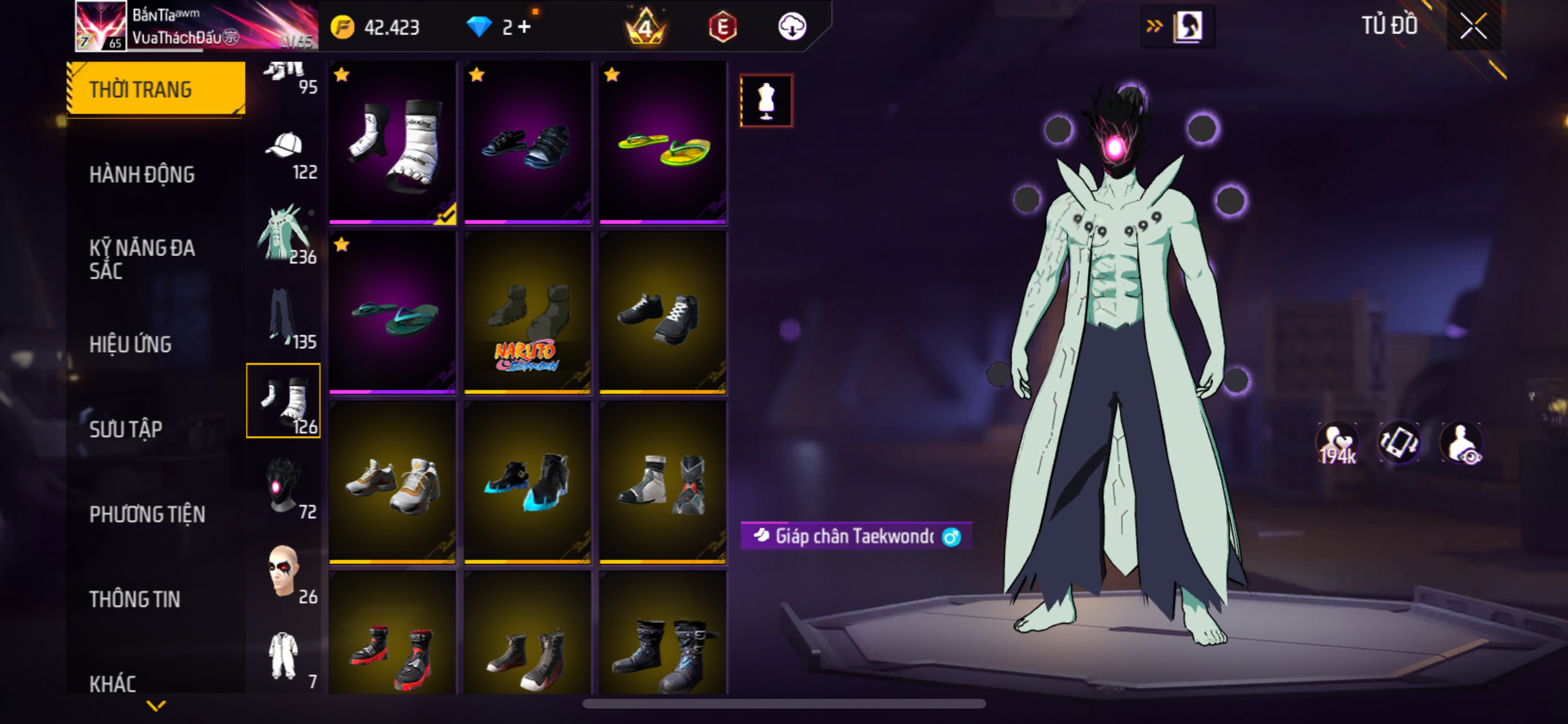Select the face paint category showing 26
The height and width of the screenshot is (724, 1568).
coord(285,574)
